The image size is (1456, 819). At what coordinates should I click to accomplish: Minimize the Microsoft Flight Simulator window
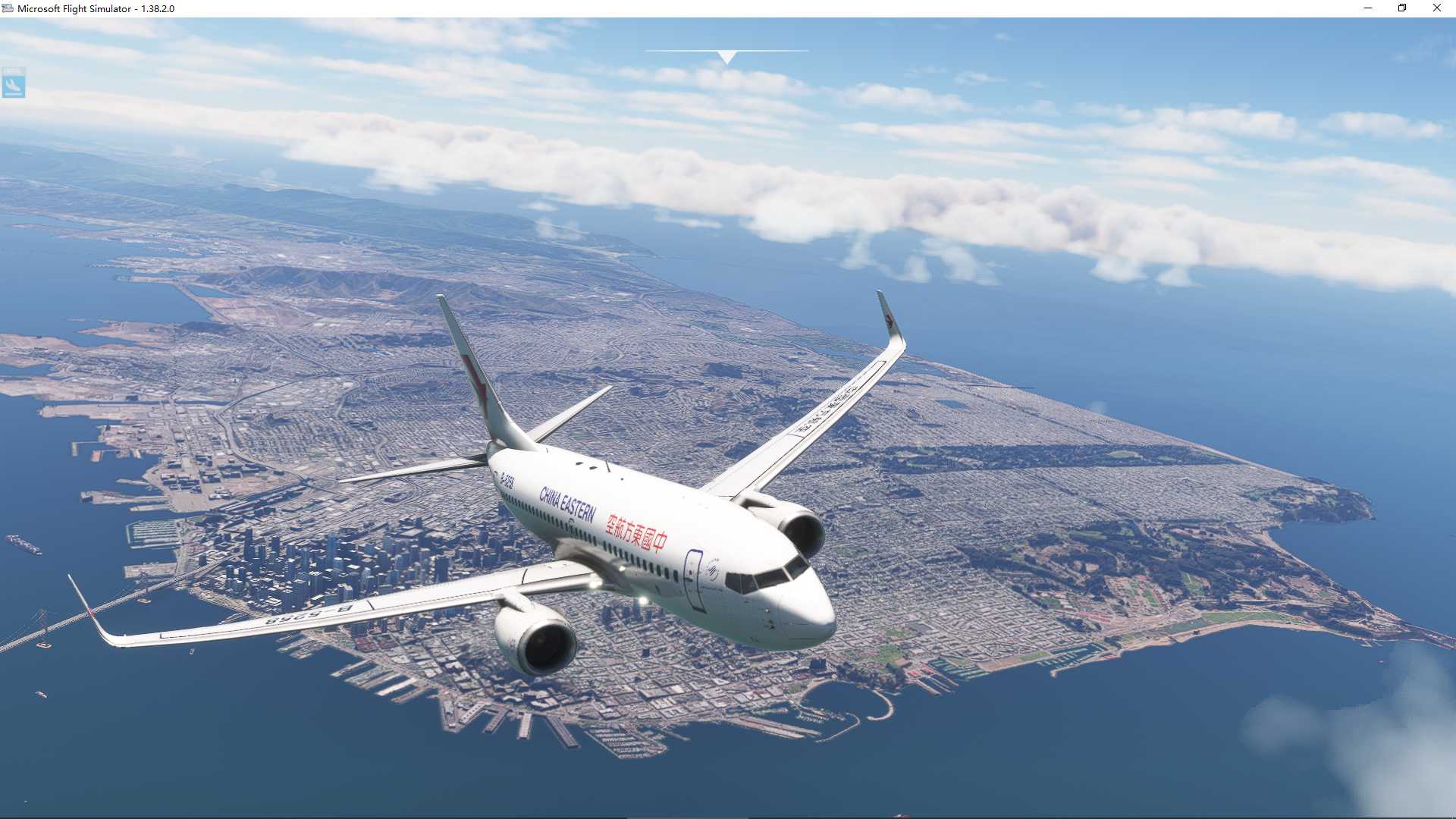(1368, 8)
